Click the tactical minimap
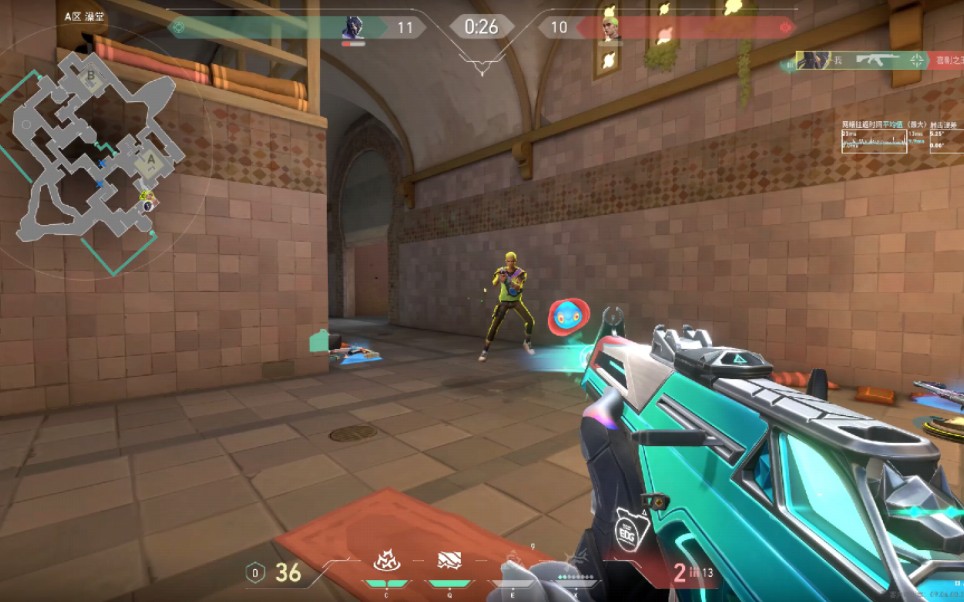 pyautogui.click(x=98, y=150)
